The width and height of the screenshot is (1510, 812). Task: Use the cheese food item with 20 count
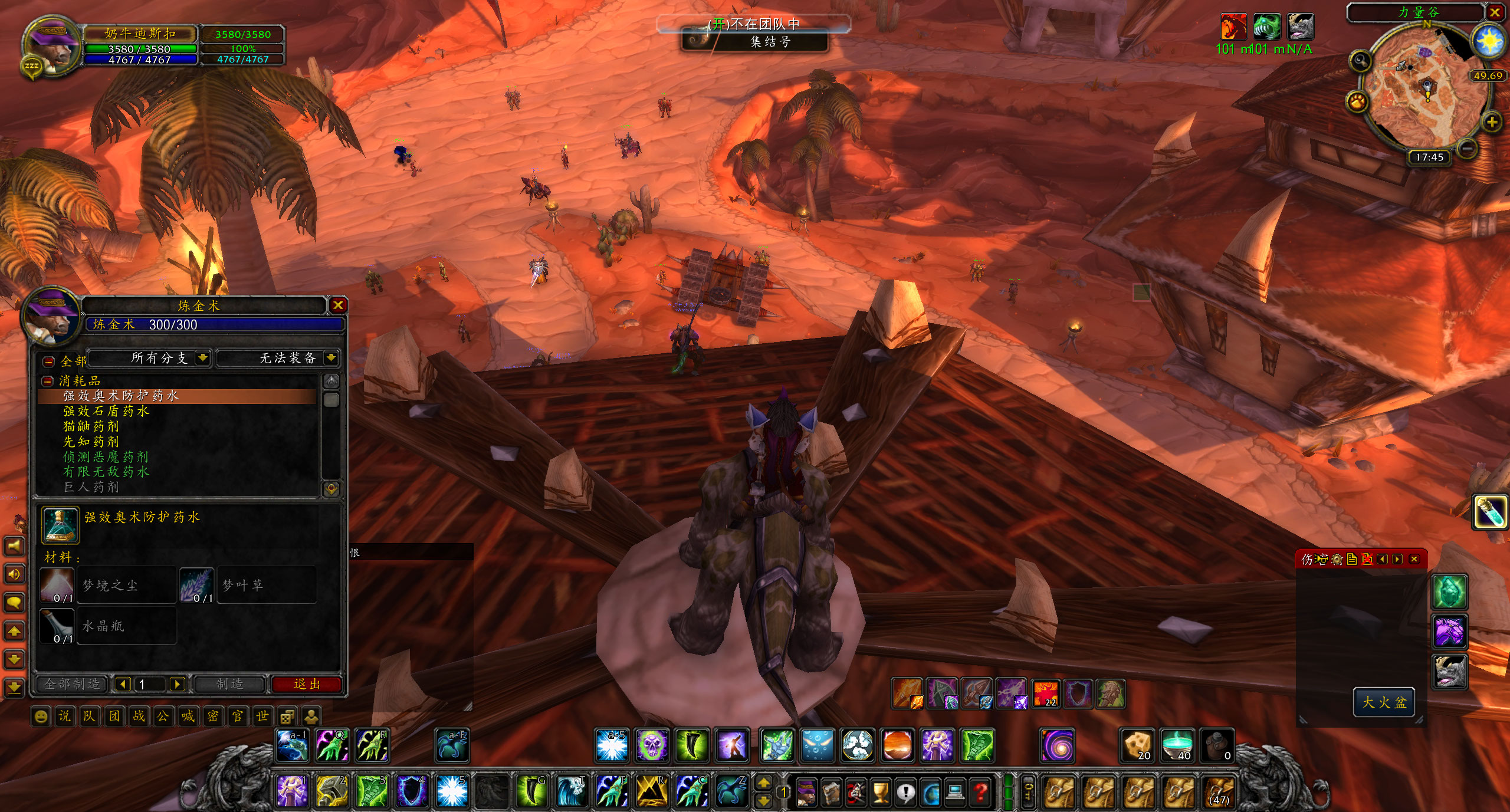pos(1137,745)
